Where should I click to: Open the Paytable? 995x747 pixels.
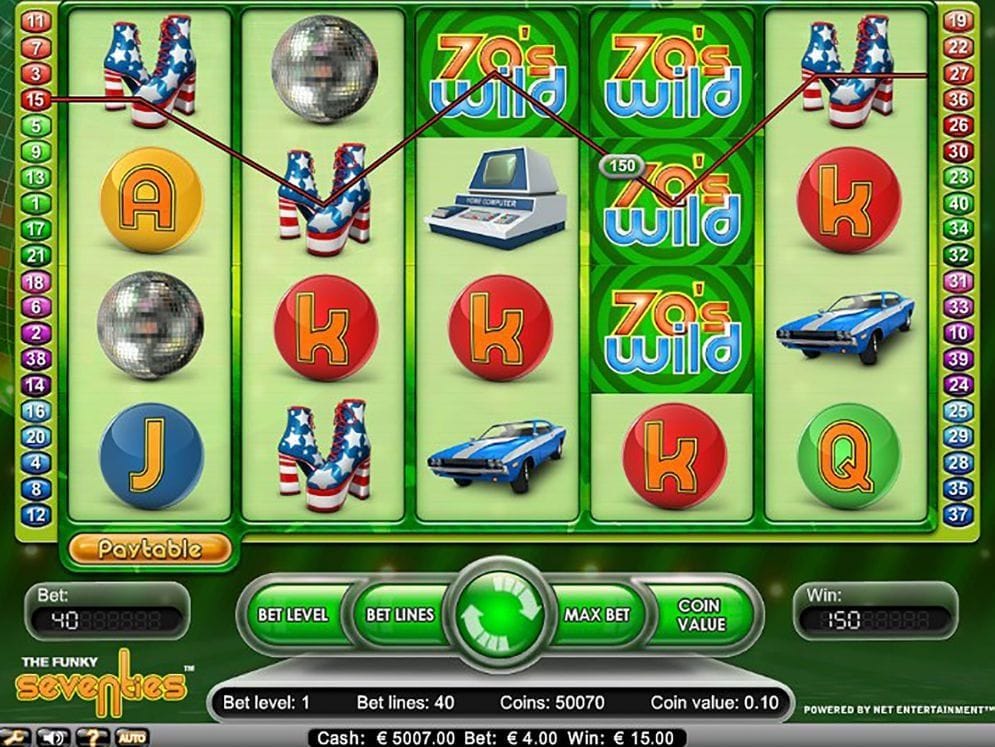(x=150, y=548)
